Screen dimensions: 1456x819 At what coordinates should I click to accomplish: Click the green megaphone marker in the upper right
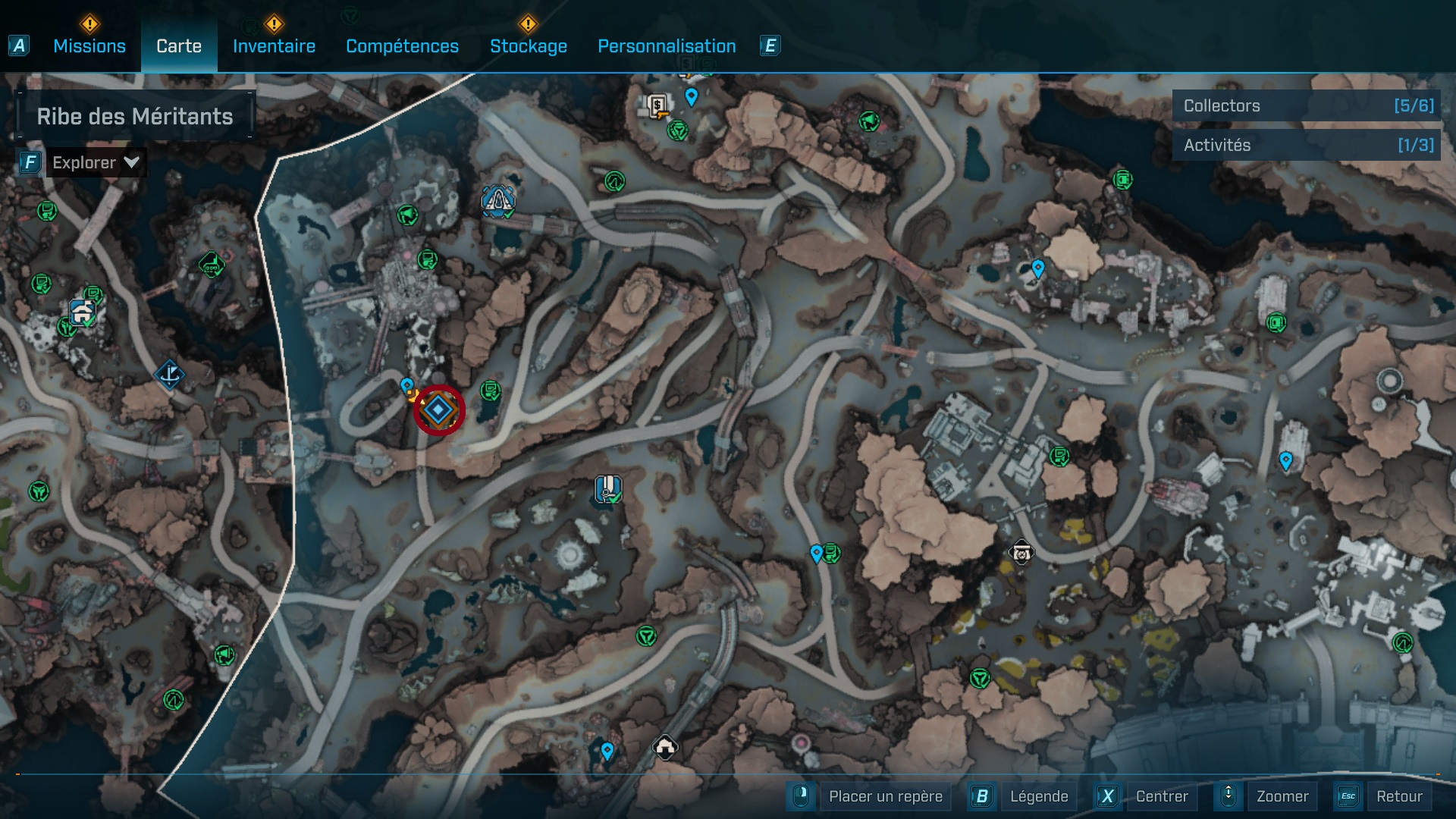(x=869, y=120)
